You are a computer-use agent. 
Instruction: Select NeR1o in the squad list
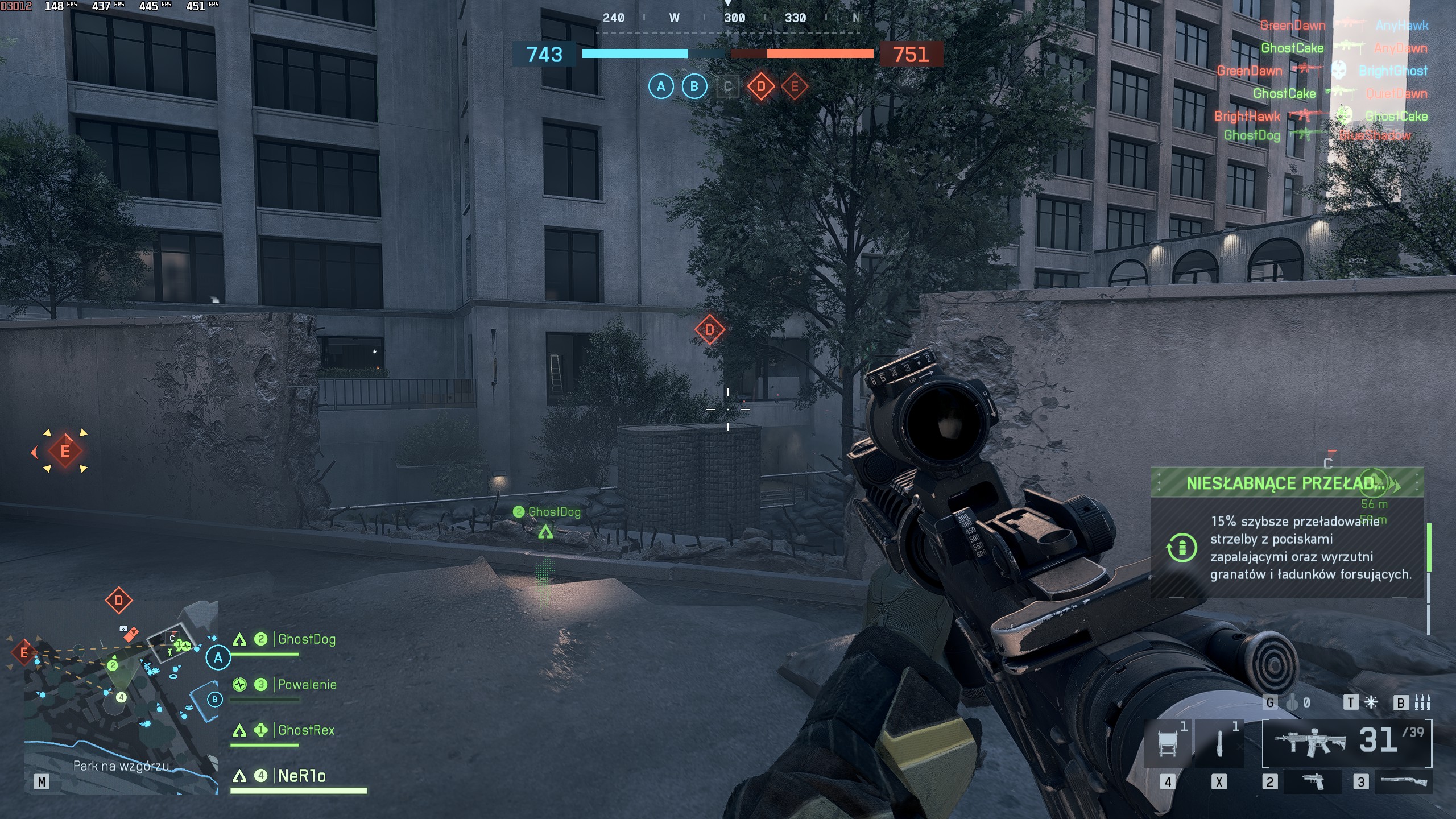[301, 776]
